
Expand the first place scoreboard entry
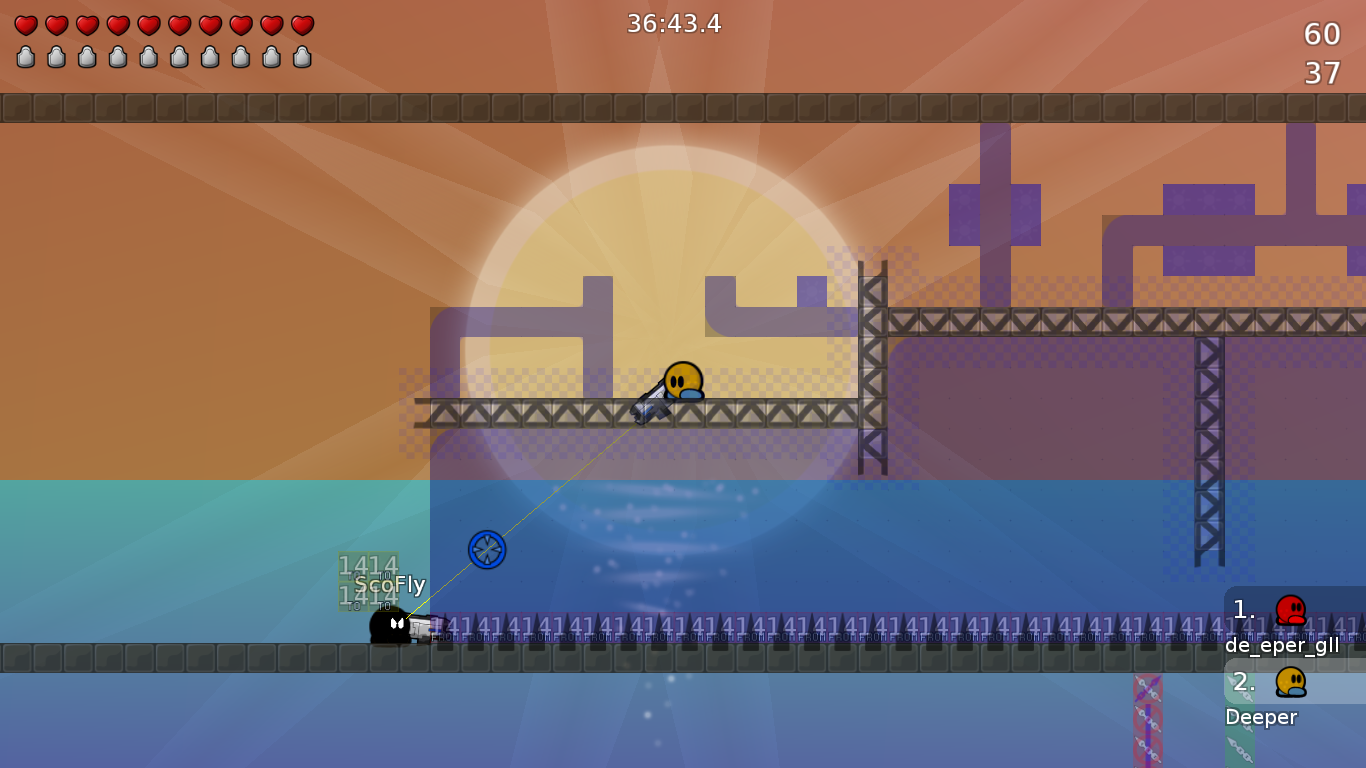tap(1290, 622)
